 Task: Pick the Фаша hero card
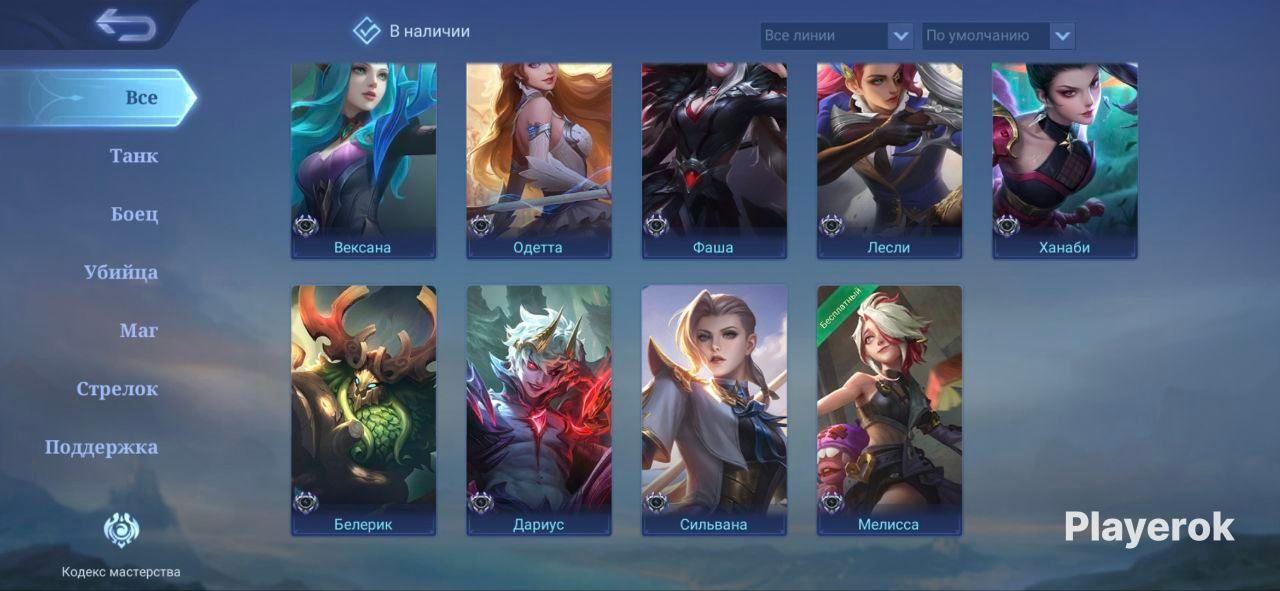click(714, 160)
